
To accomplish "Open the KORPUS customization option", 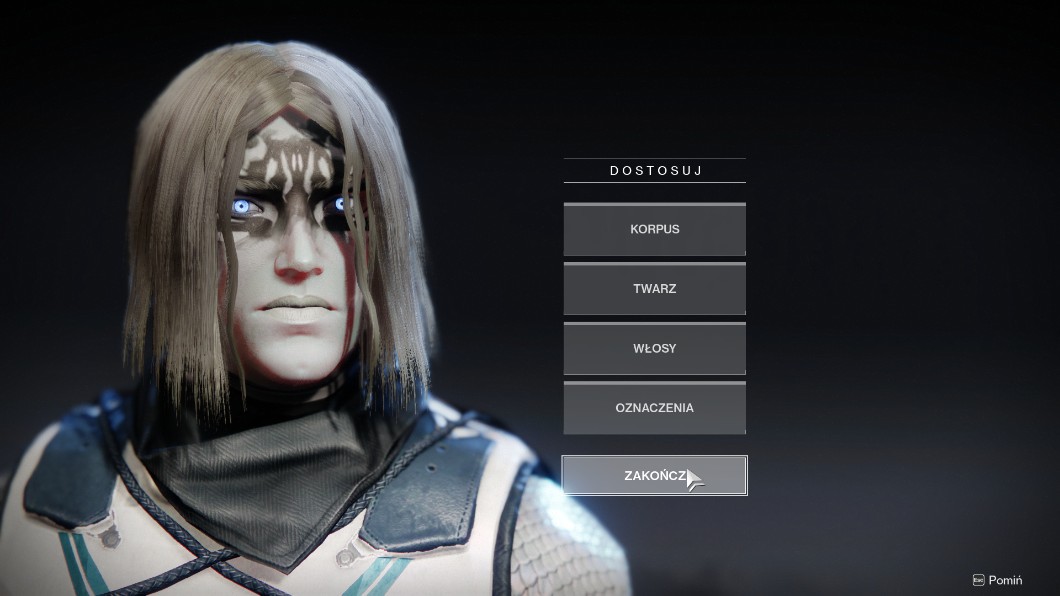I will [x=654, y=230].
